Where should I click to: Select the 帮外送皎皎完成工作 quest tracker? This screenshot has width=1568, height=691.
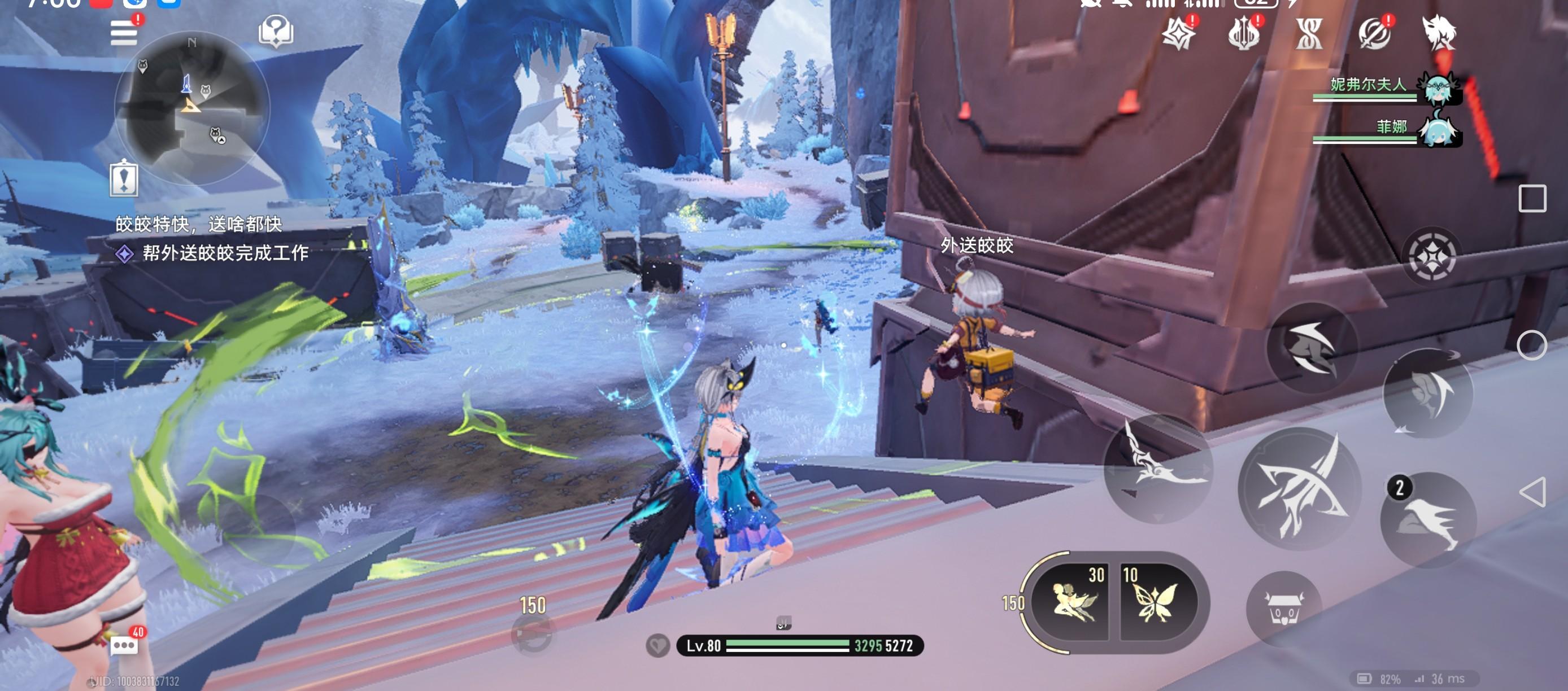(x=225, y=253)
